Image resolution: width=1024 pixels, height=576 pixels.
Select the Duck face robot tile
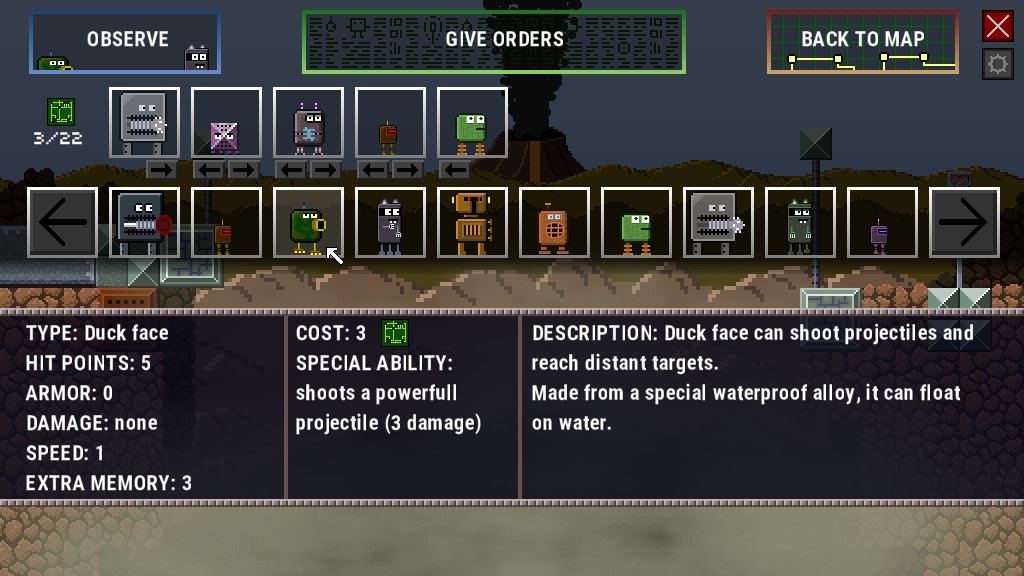(x=308, y=222)
